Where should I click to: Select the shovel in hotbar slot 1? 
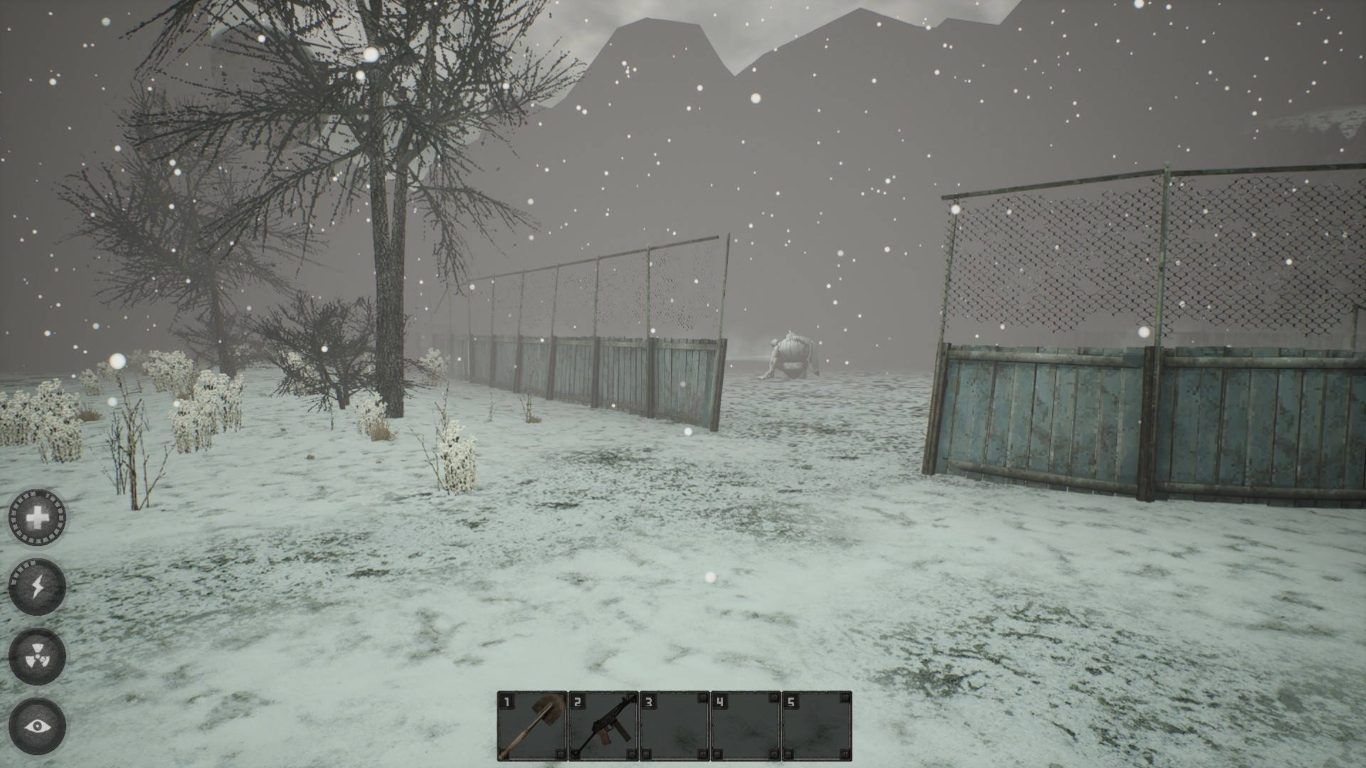coord(531,726)
